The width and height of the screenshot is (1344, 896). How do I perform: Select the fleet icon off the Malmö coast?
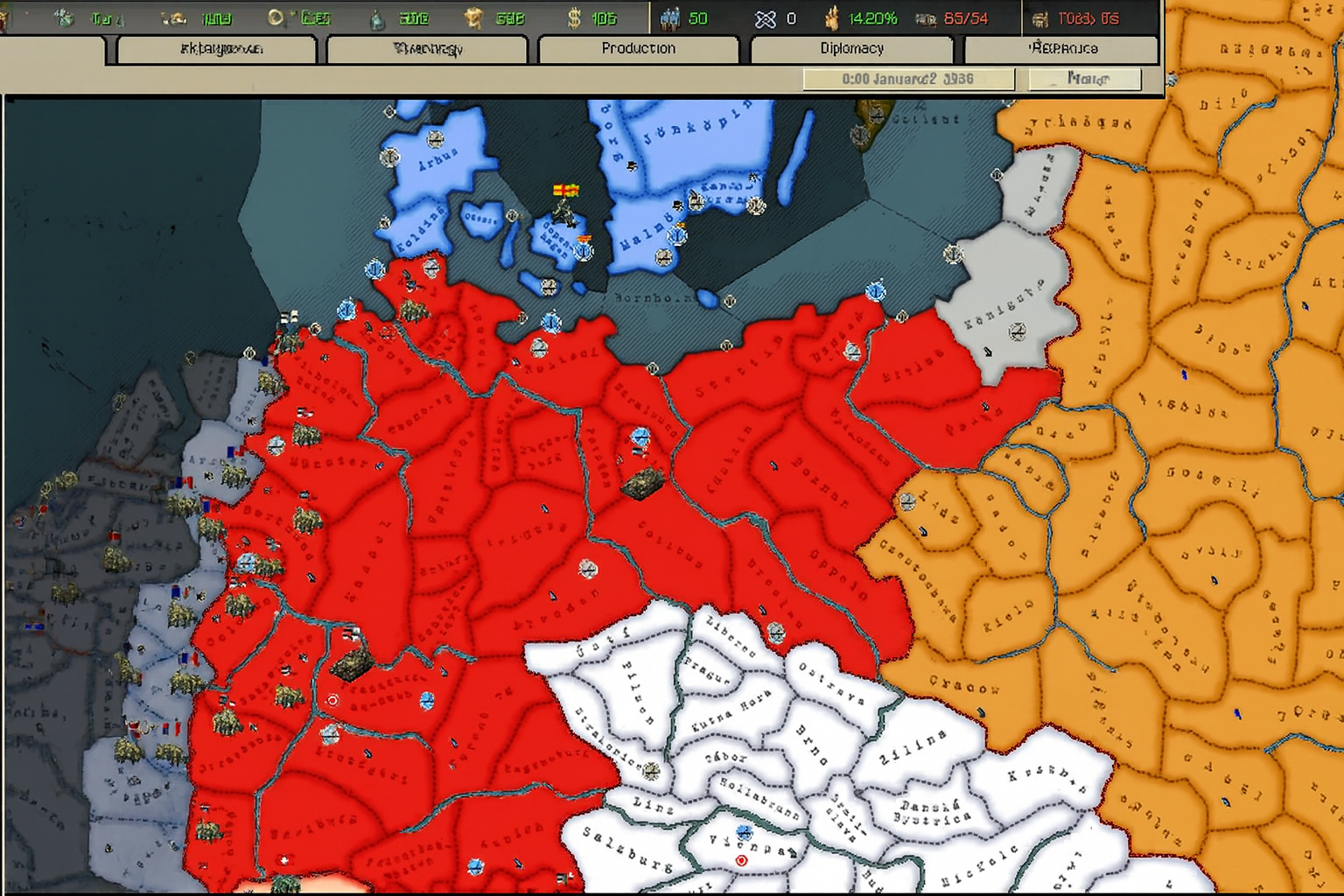click(x=677, y=236)
